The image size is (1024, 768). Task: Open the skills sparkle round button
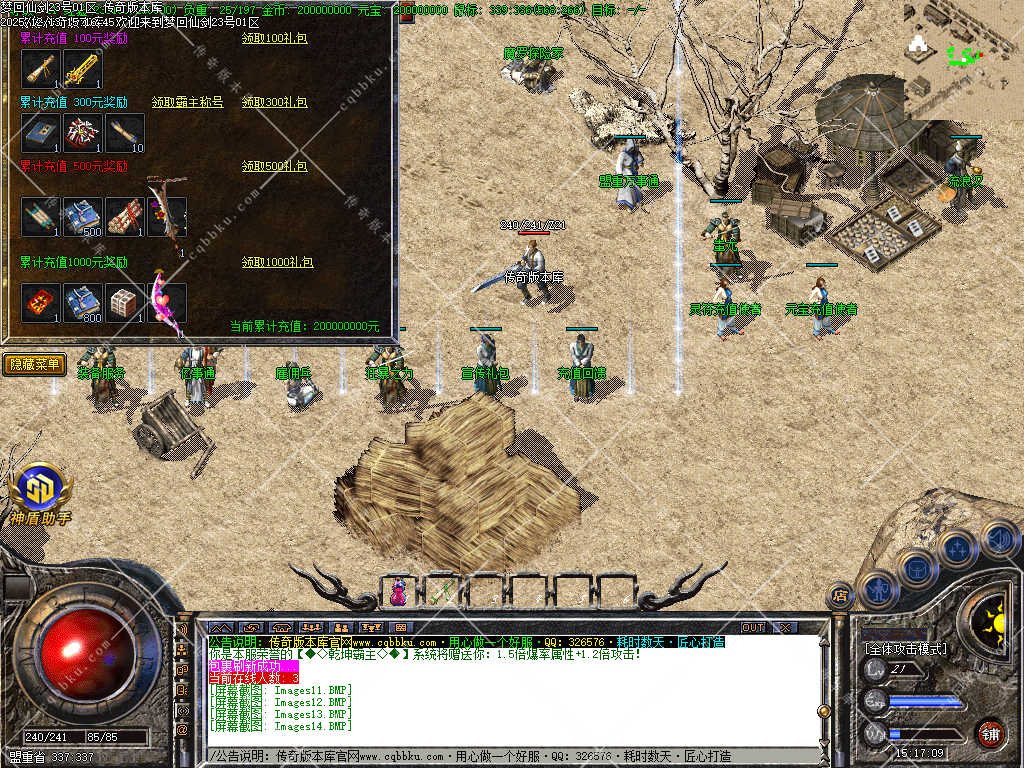coord(958,548)
